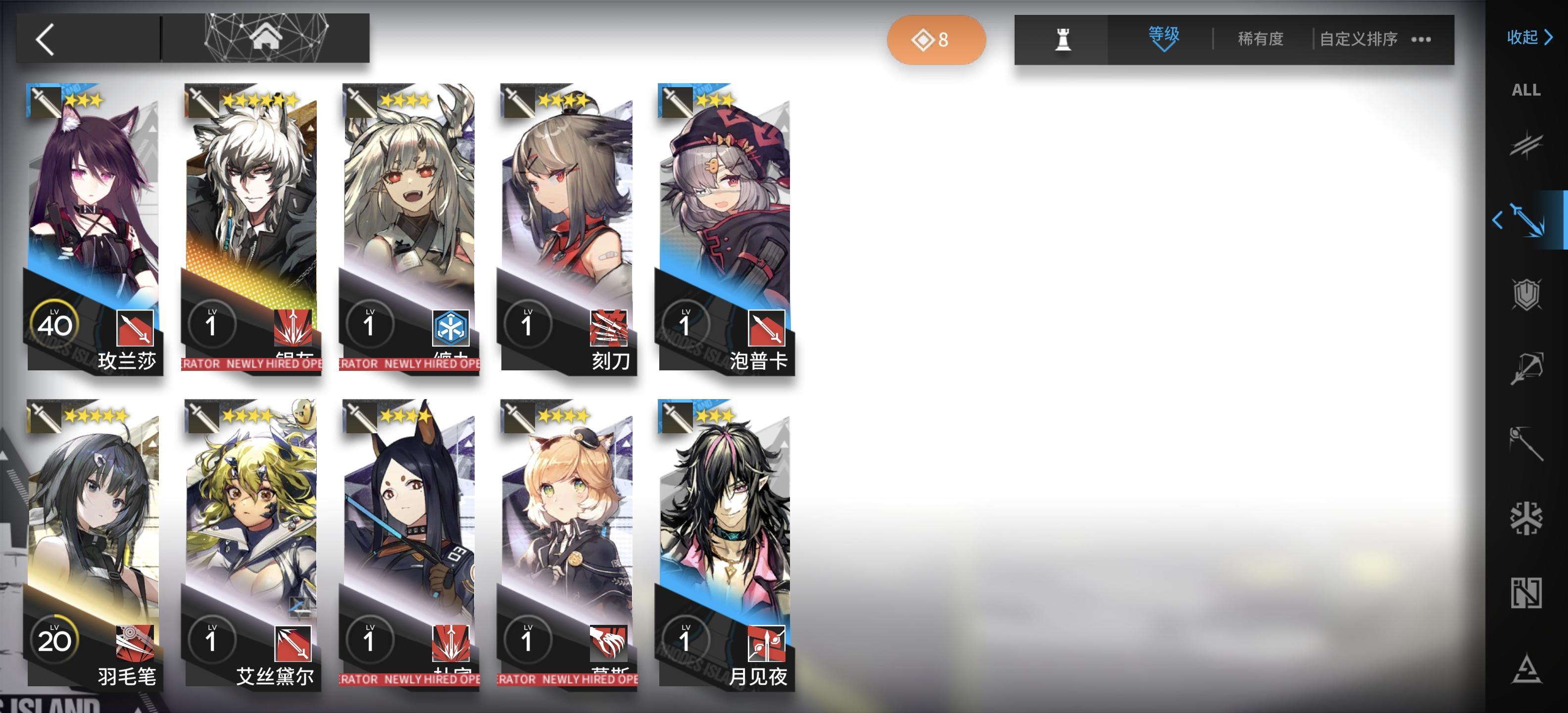Toggle the 等级 level sort order
This screenshot has height=713, width=1568.
coord(1161,38)
